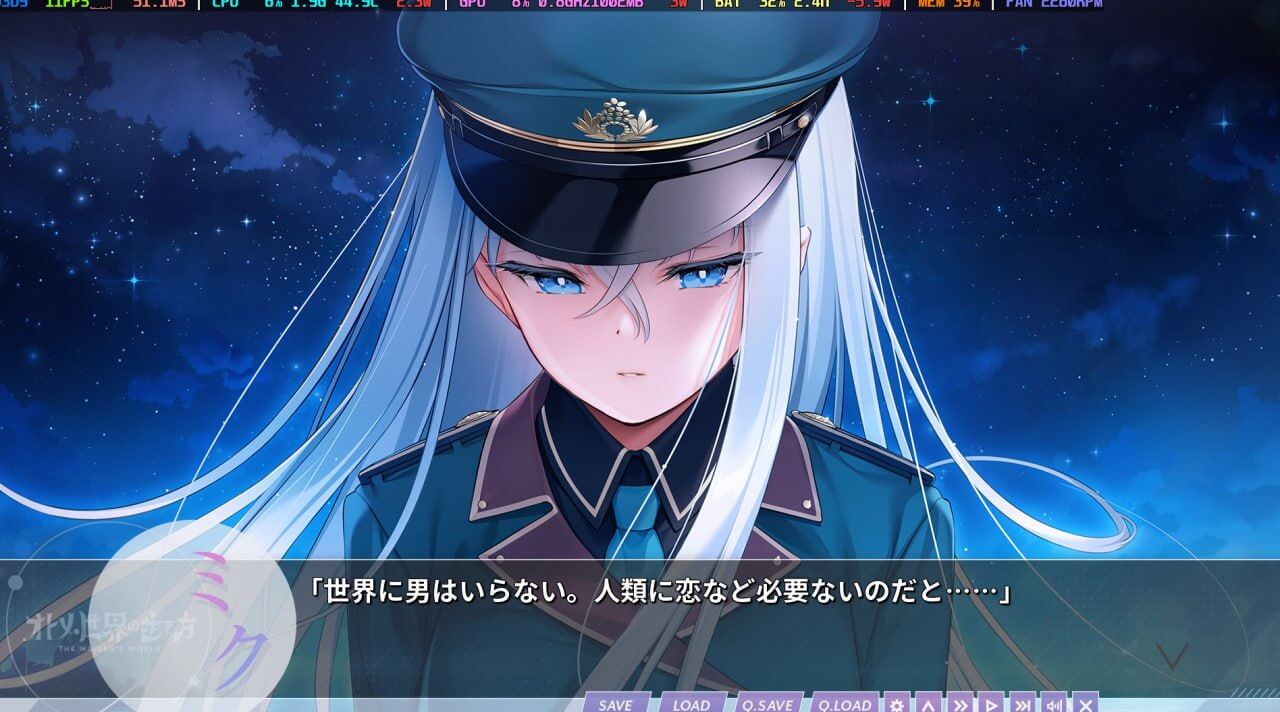Open the LOAD menu
1280x712 pixels.
[691, 704]
